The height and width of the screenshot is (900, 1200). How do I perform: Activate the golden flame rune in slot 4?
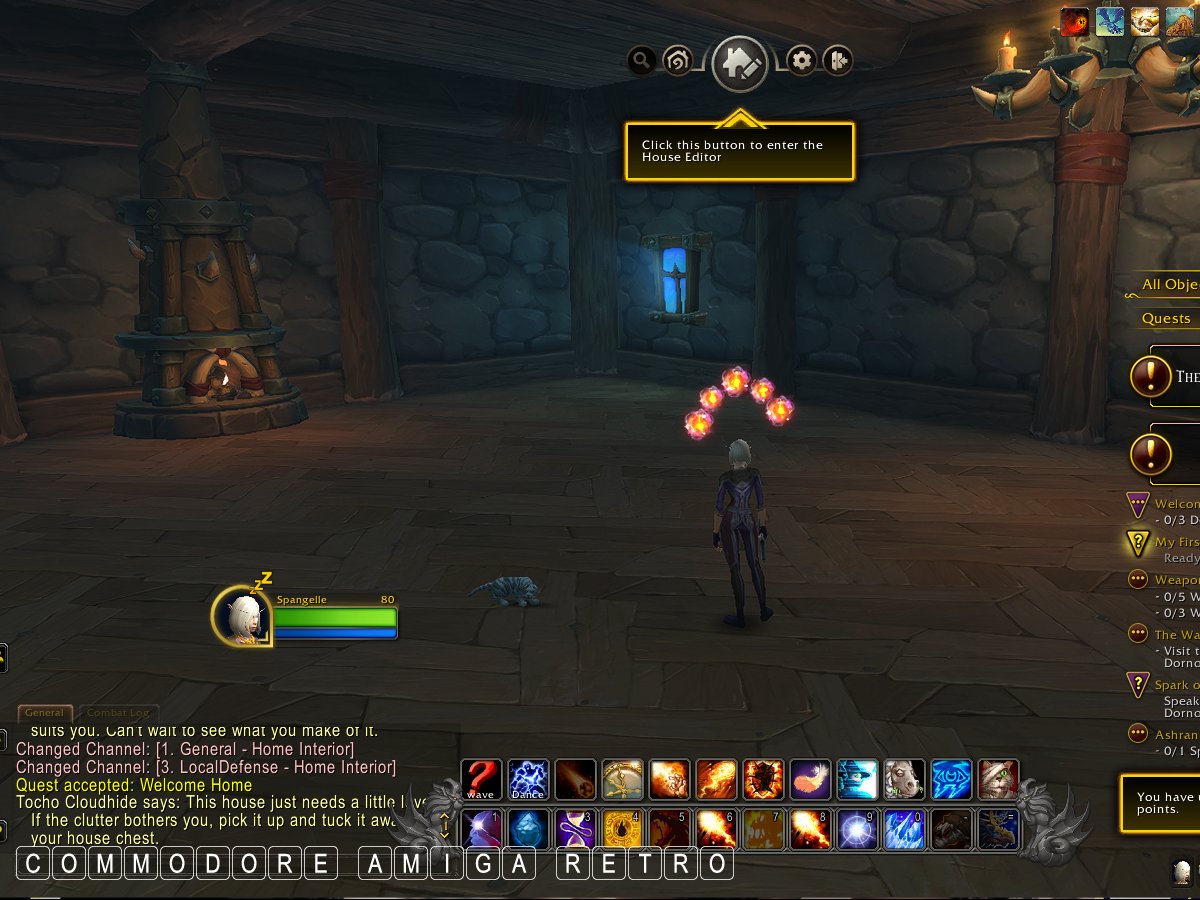click(622, 829)
